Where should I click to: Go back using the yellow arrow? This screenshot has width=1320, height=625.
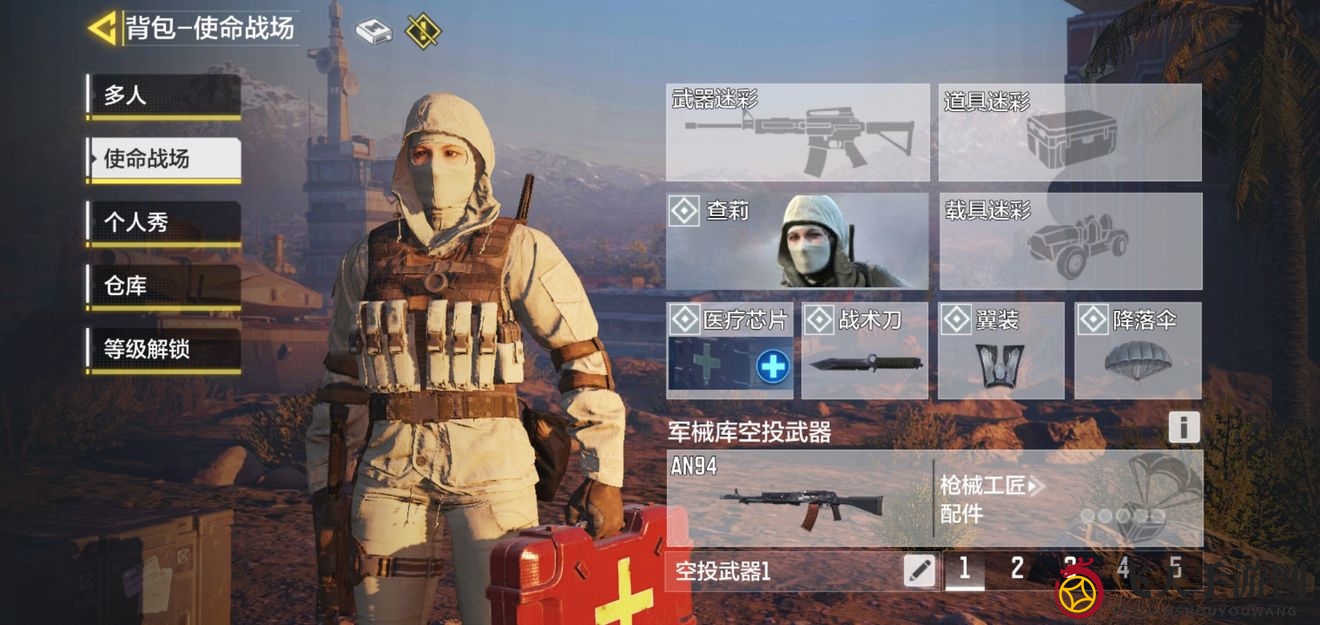(x=102, y=28)
